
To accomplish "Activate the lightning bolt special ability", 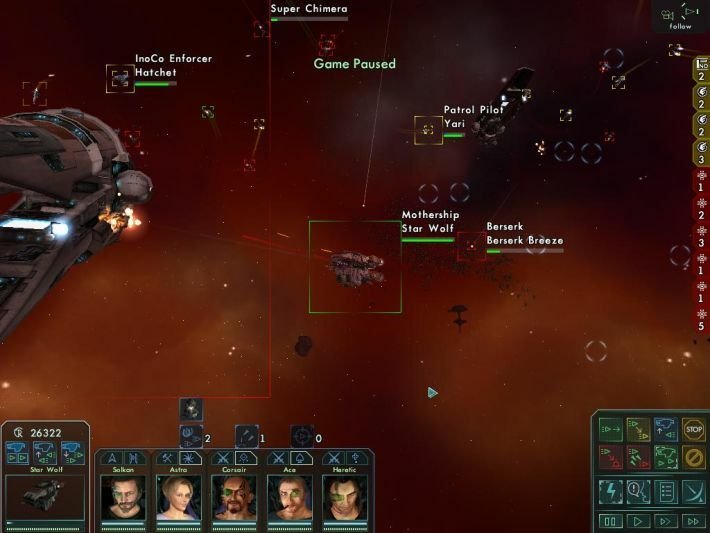I will point(610,491).
